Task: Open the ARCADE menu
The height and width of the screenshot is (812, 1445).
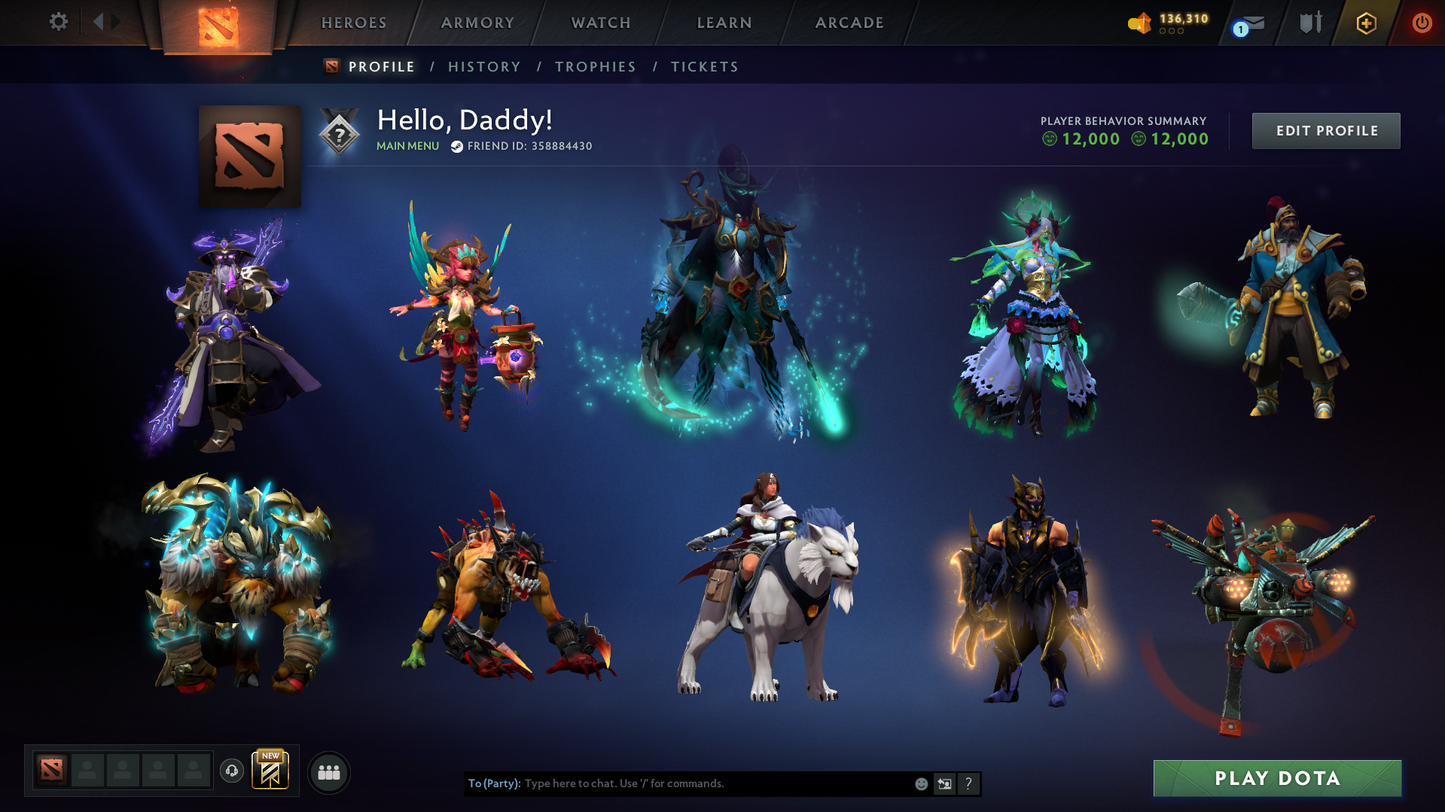Action: pos(848,22)
